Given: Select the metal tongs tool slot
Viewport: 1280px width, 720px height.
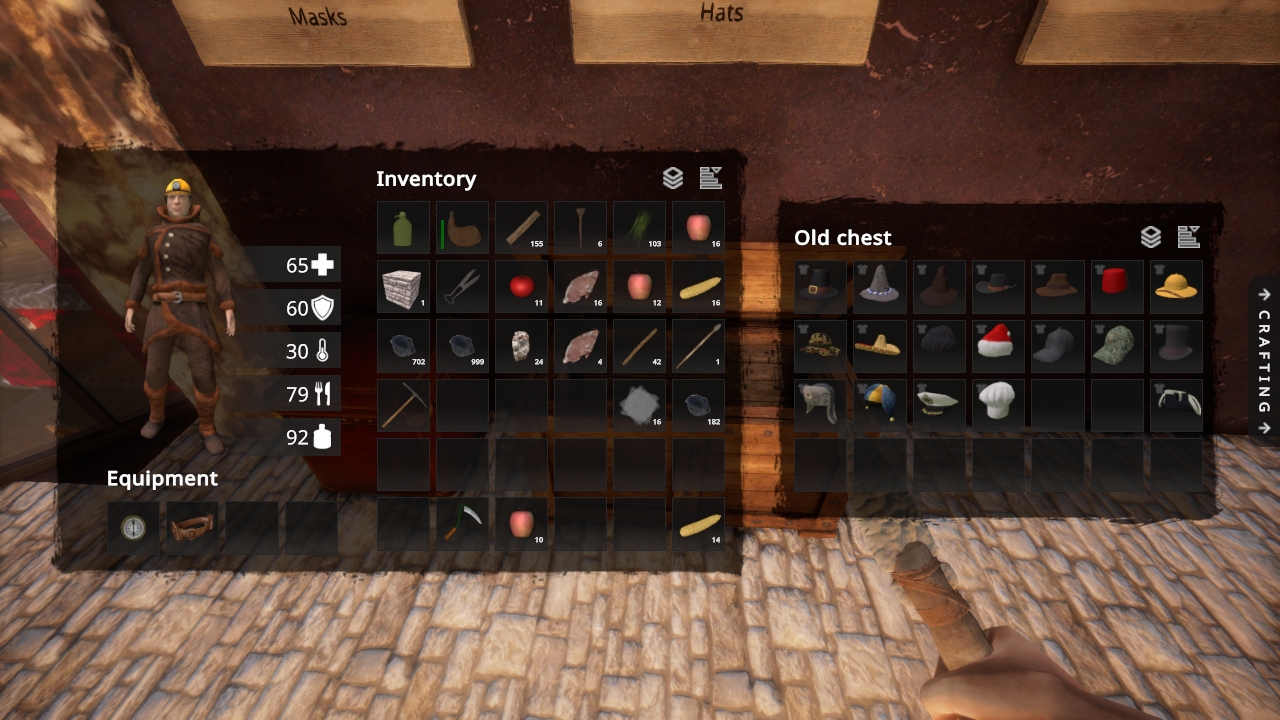Looking at the screenshot, I should 462,287.
